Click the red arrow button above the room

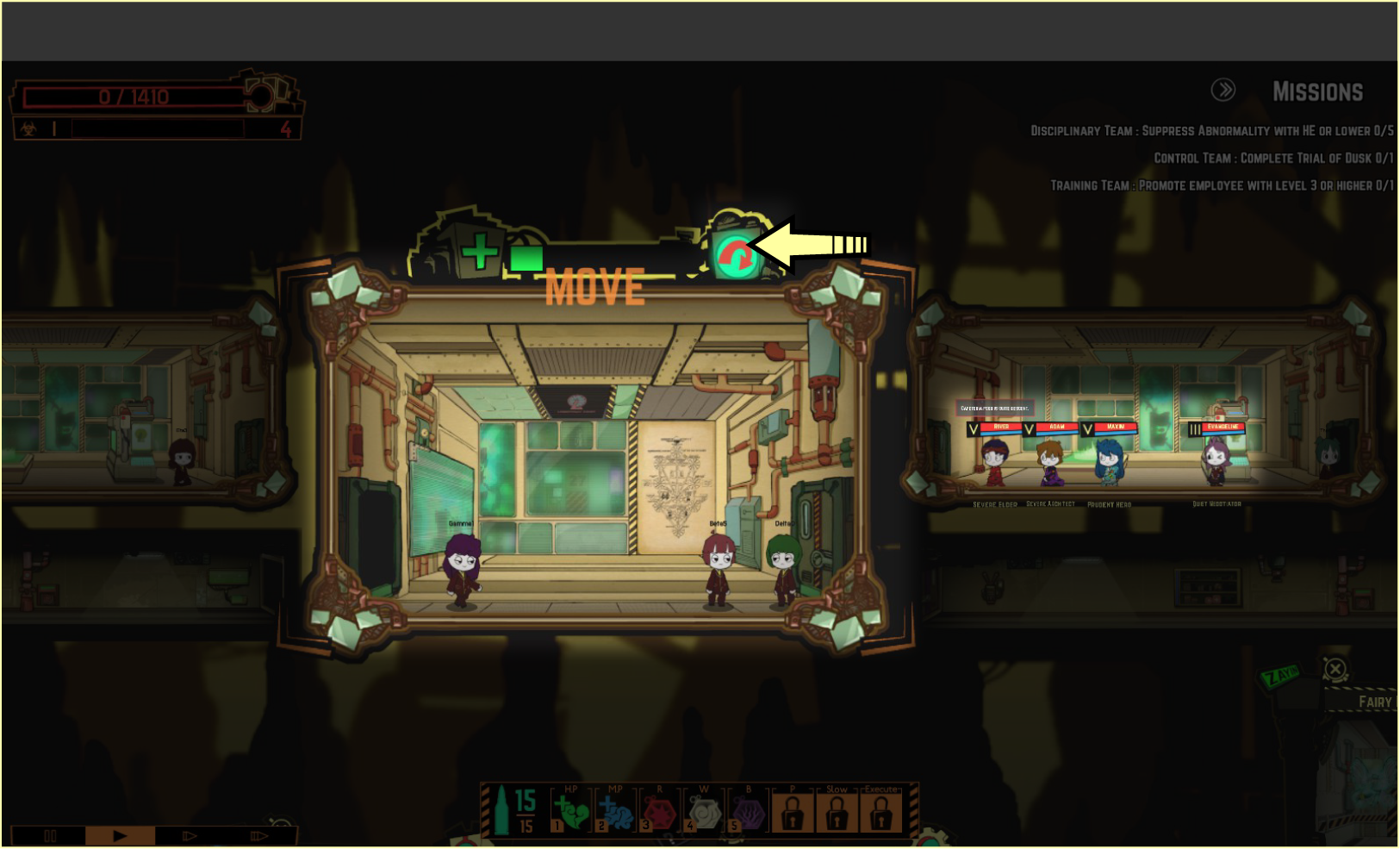coord(735,257)
